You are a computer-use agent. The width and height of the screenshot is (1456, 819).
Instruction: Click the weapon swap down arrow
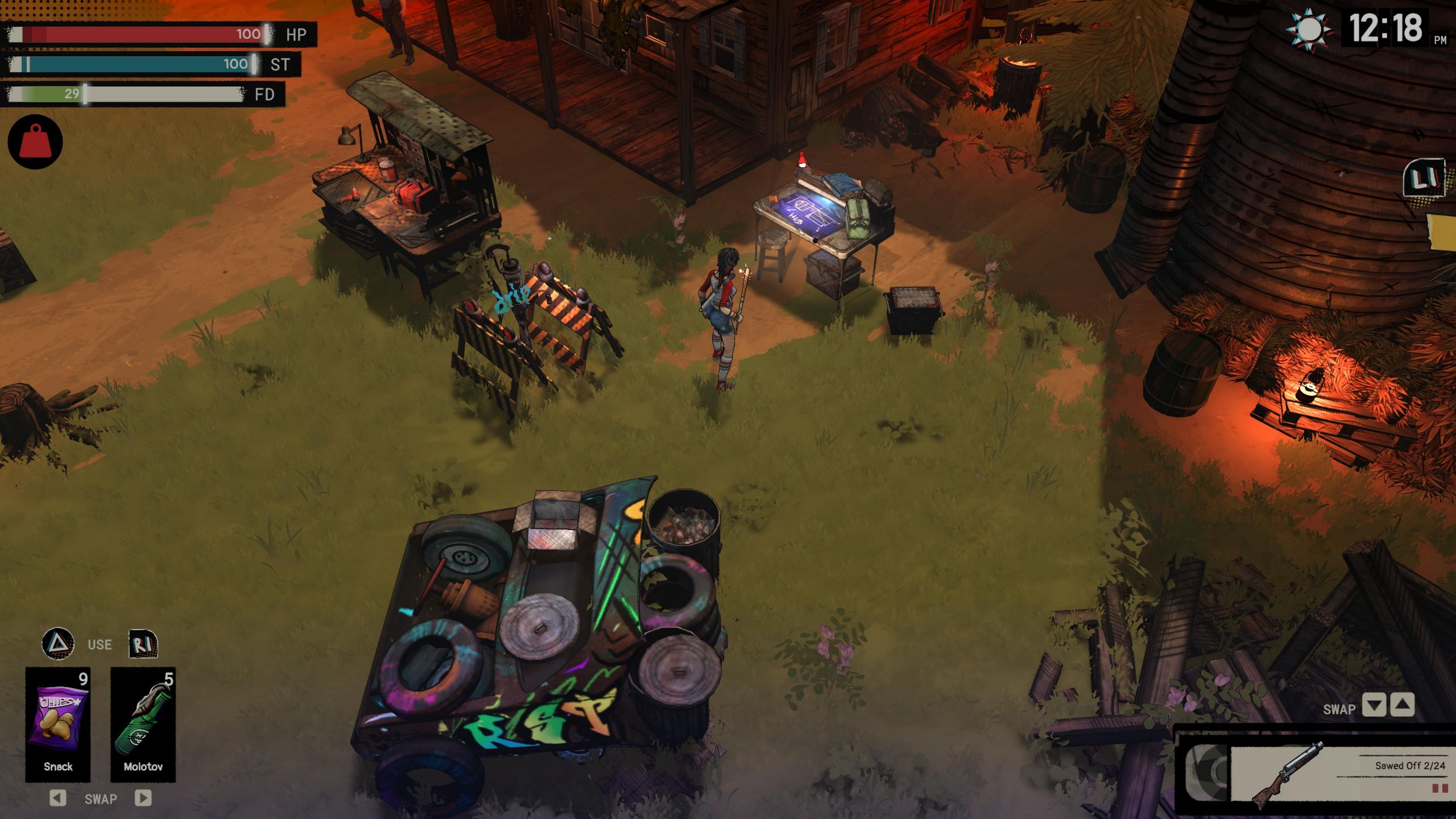point(1374,706)
